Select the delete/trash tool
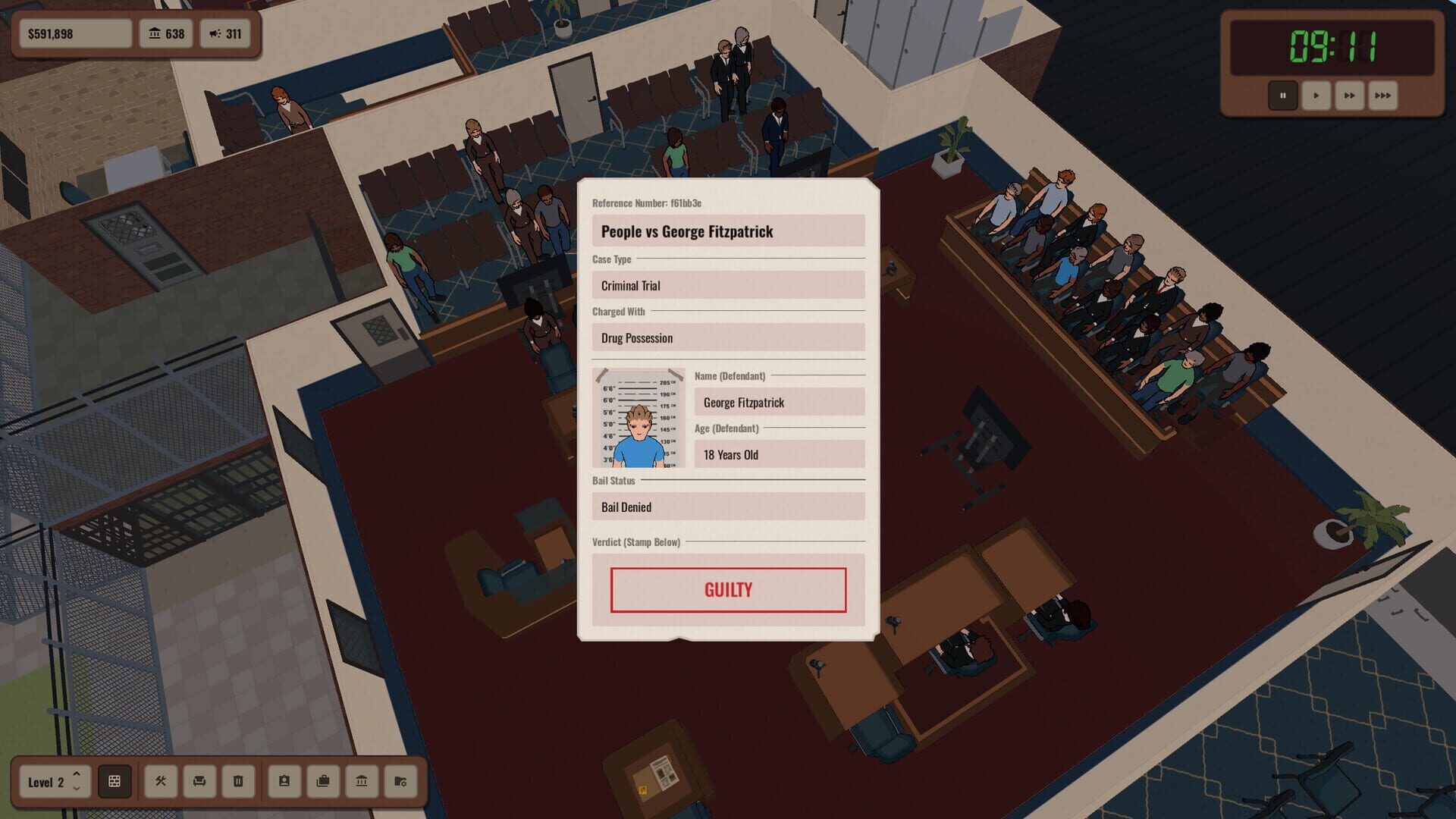1456x819 pixels. 239,781
